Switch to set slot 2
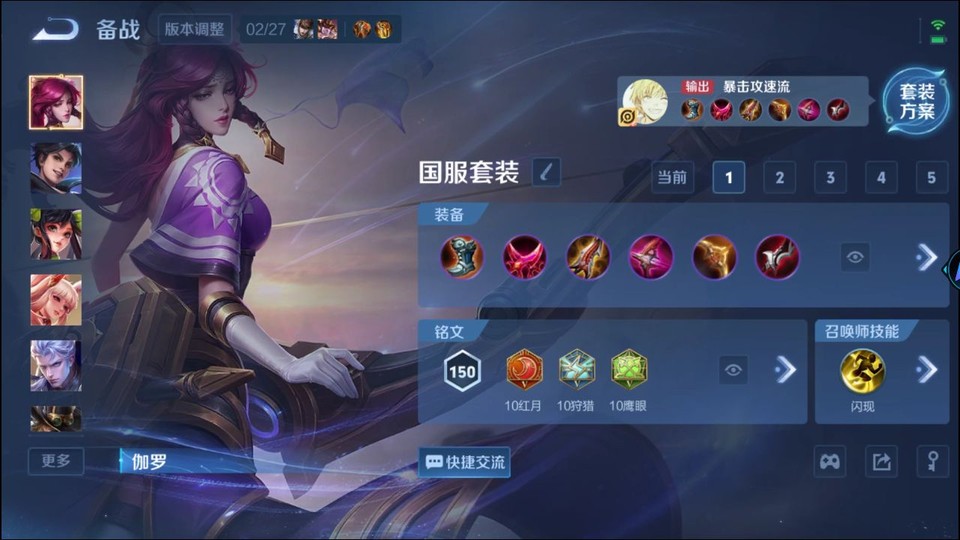The width and height of the screenshot is (960, 540). pyautogui.click(x=779, y=178)
